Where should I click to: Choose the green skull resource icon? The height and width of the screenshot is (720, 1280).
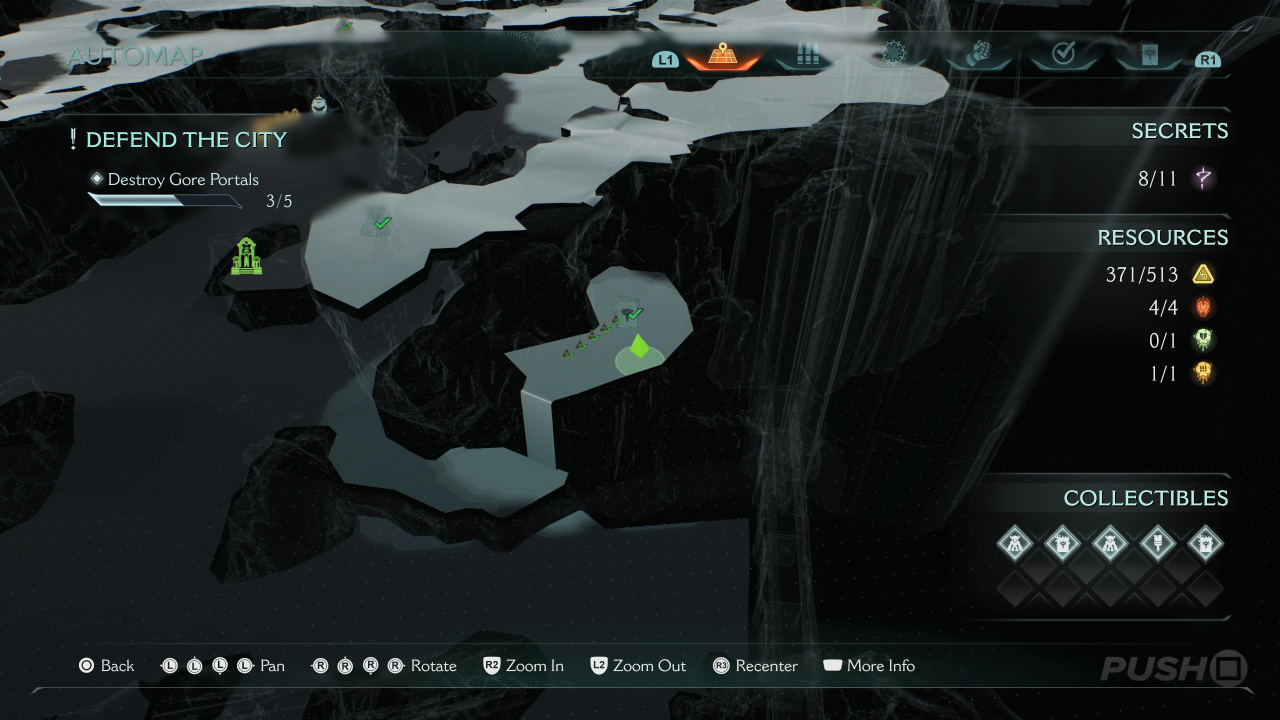point(1203,340)
